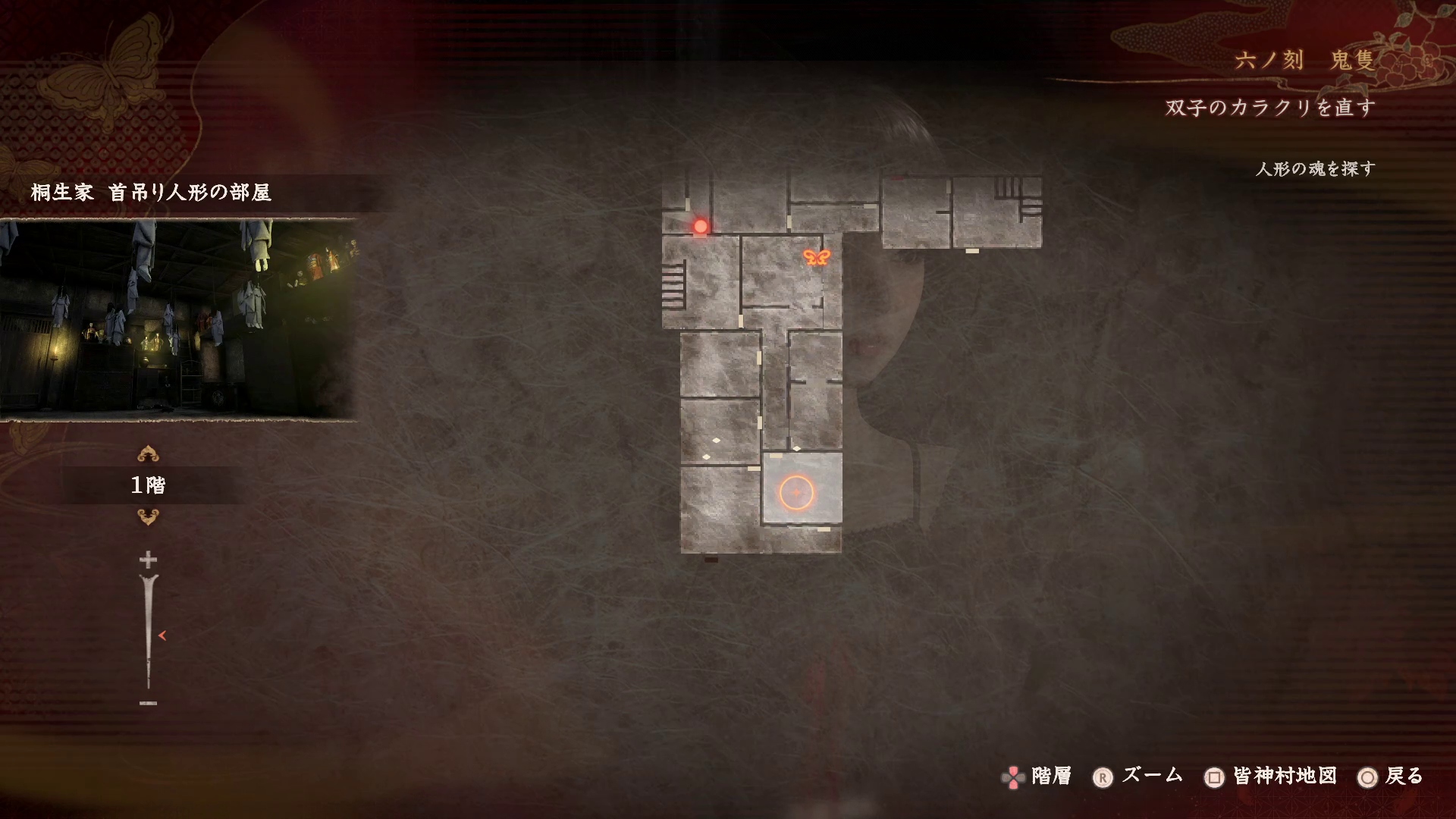Click the orange circular cursor room
1456x819 pixels.
[x=796, y=493]
